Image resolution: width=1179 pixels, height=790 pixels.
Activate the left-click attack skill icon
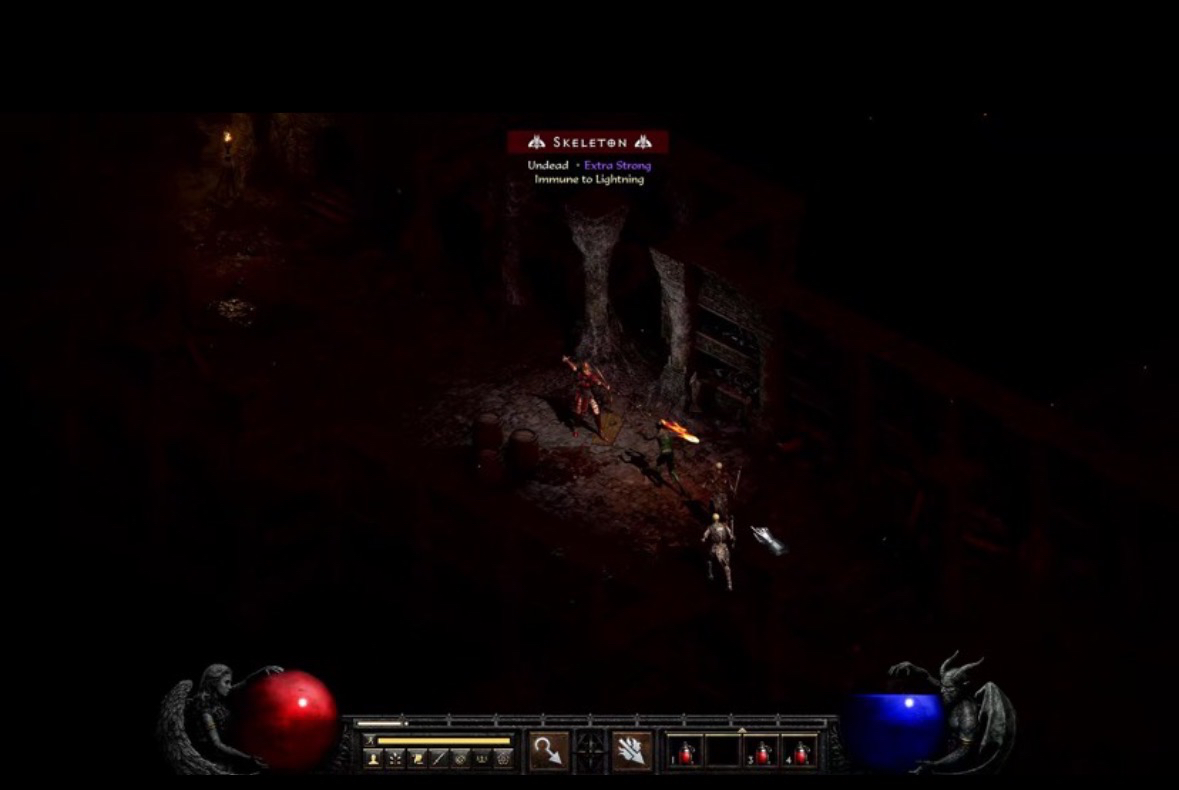click(x=549, y=751)
